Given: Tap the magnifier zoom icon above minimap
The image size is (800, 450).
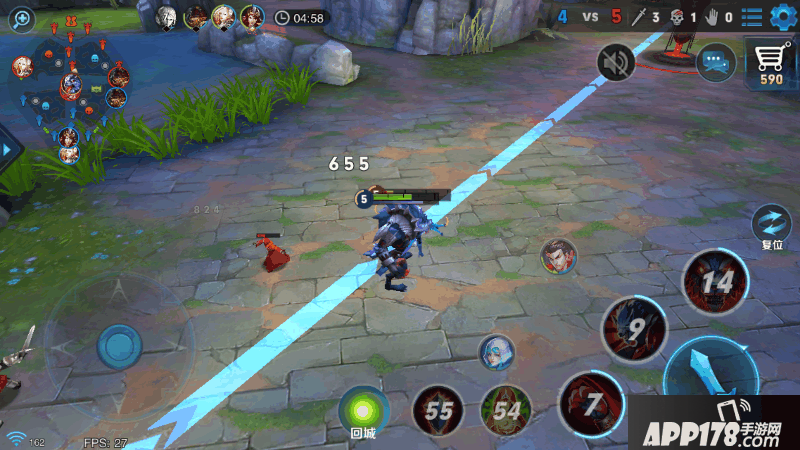Looking at the screenshot, I should coord(20,17).
